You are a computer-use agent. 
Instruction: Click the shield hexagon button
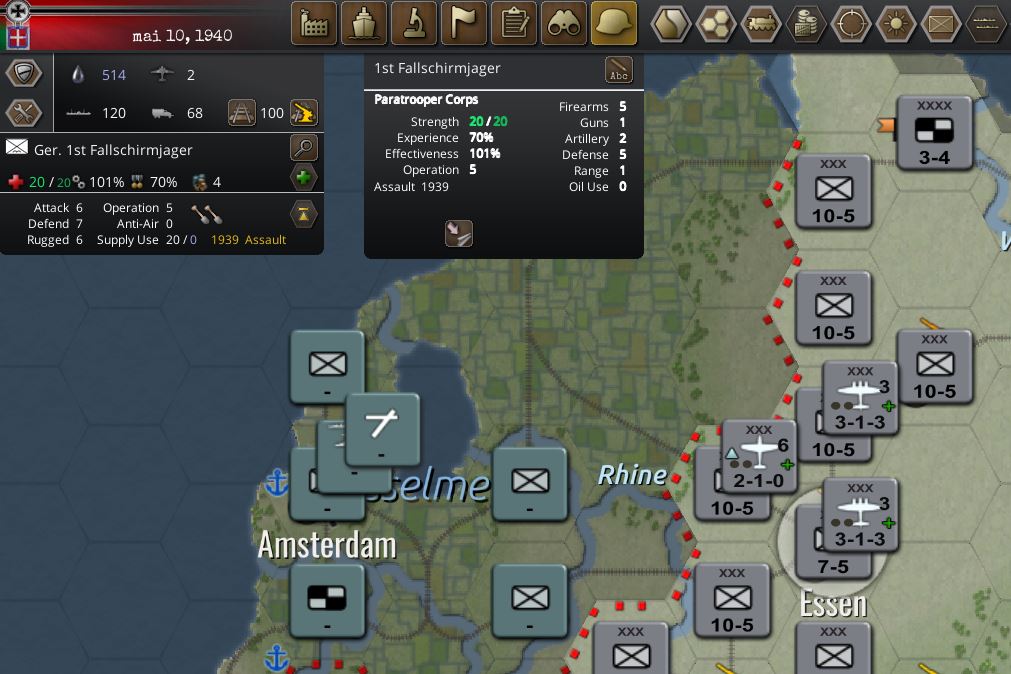coord(24,74)
